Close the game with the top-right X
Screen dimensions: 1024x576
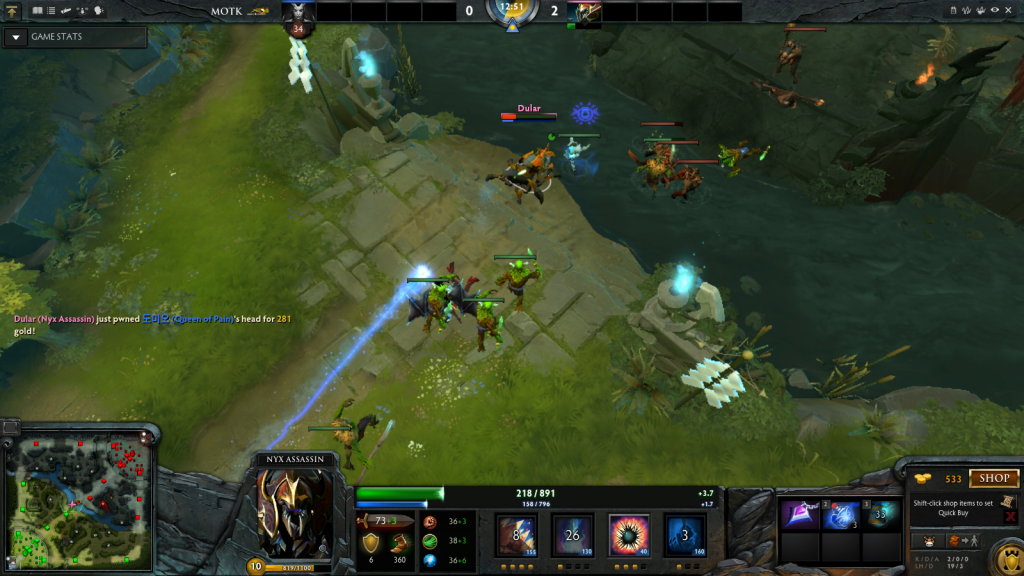(x=1010, y=10)
